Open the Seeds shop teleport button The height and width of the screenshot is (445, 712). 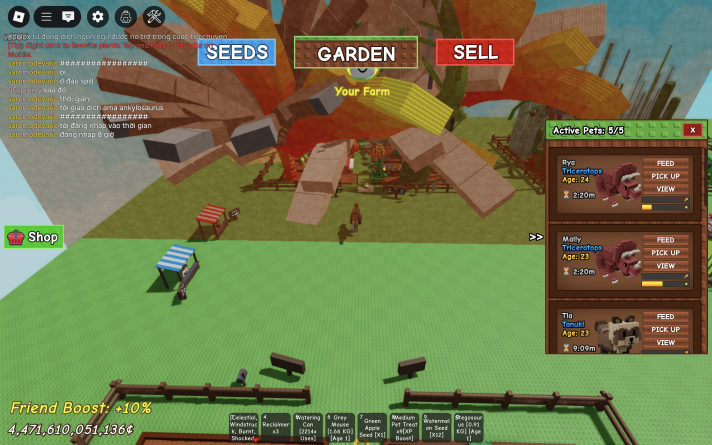[x=236, y=52]
